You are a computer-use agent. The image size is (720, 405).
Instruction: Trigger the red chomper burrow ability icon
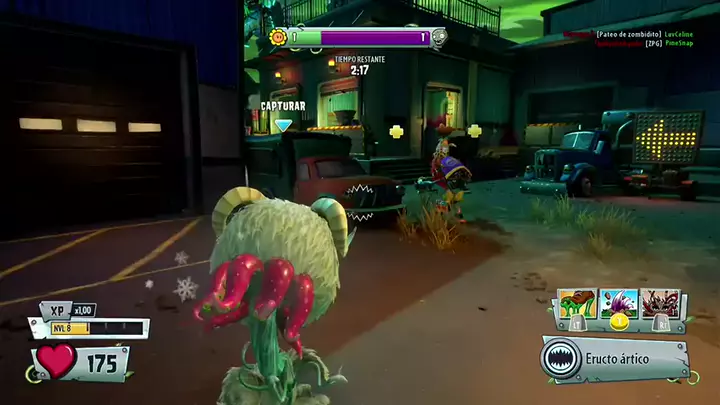click(x=663, y=303)
